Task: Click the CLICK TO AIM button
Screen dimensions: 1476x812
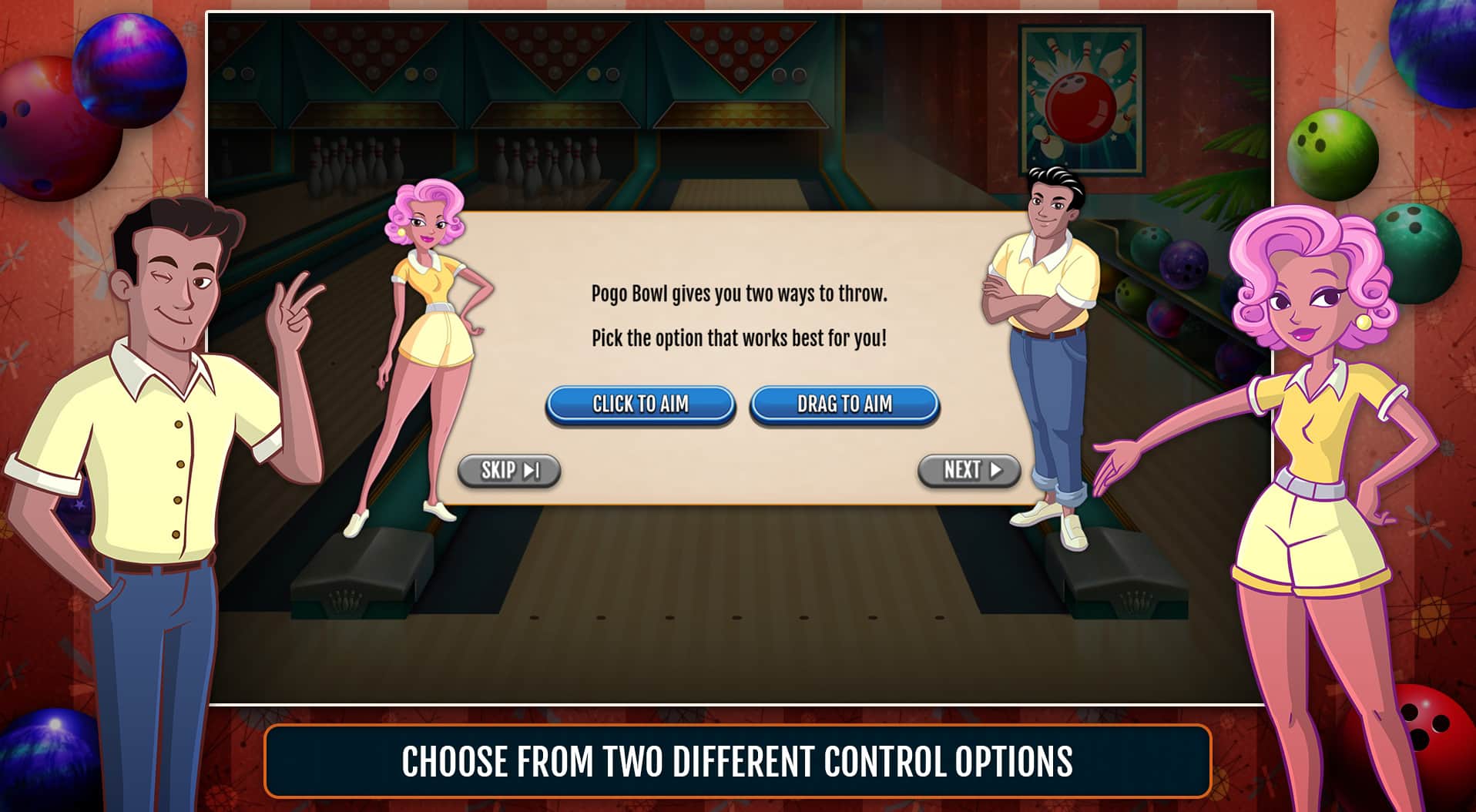Action: coord(641,403)
